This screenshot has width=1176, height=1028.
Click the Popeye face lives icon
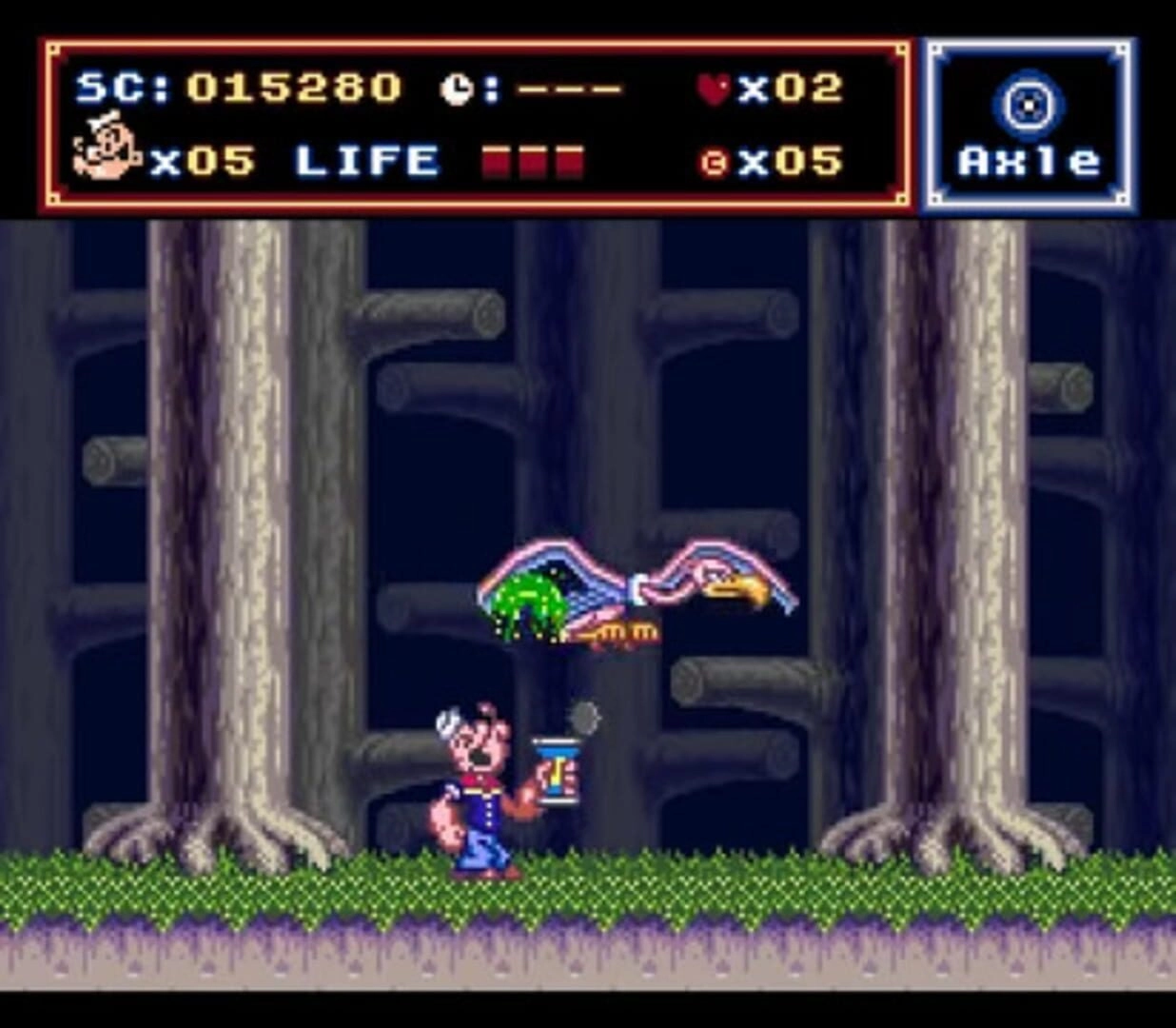(106, 148)
